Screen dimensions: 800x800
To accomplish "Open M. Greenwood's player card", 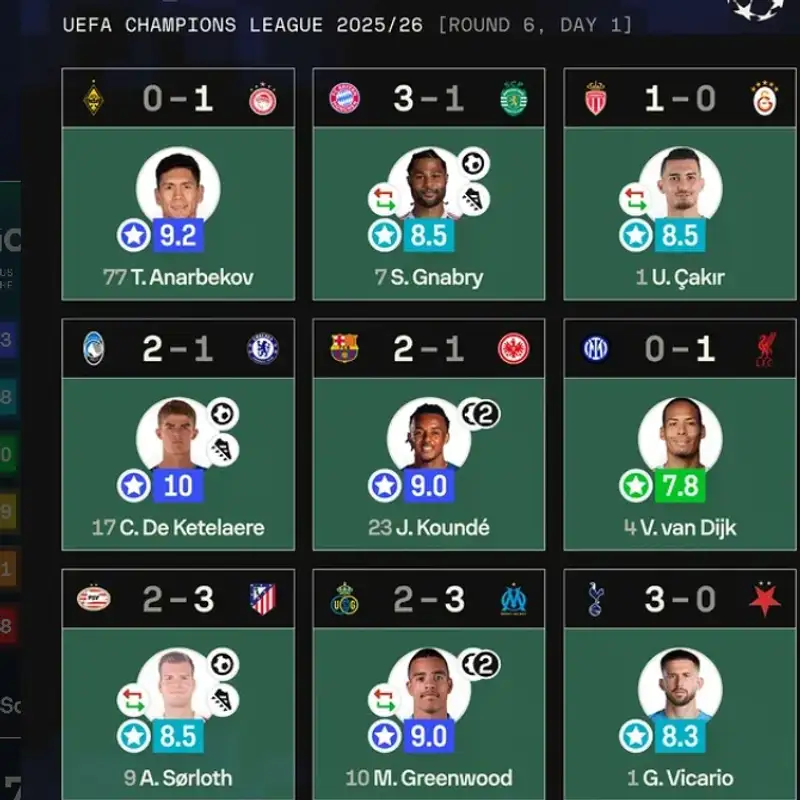I will point(429,714).
